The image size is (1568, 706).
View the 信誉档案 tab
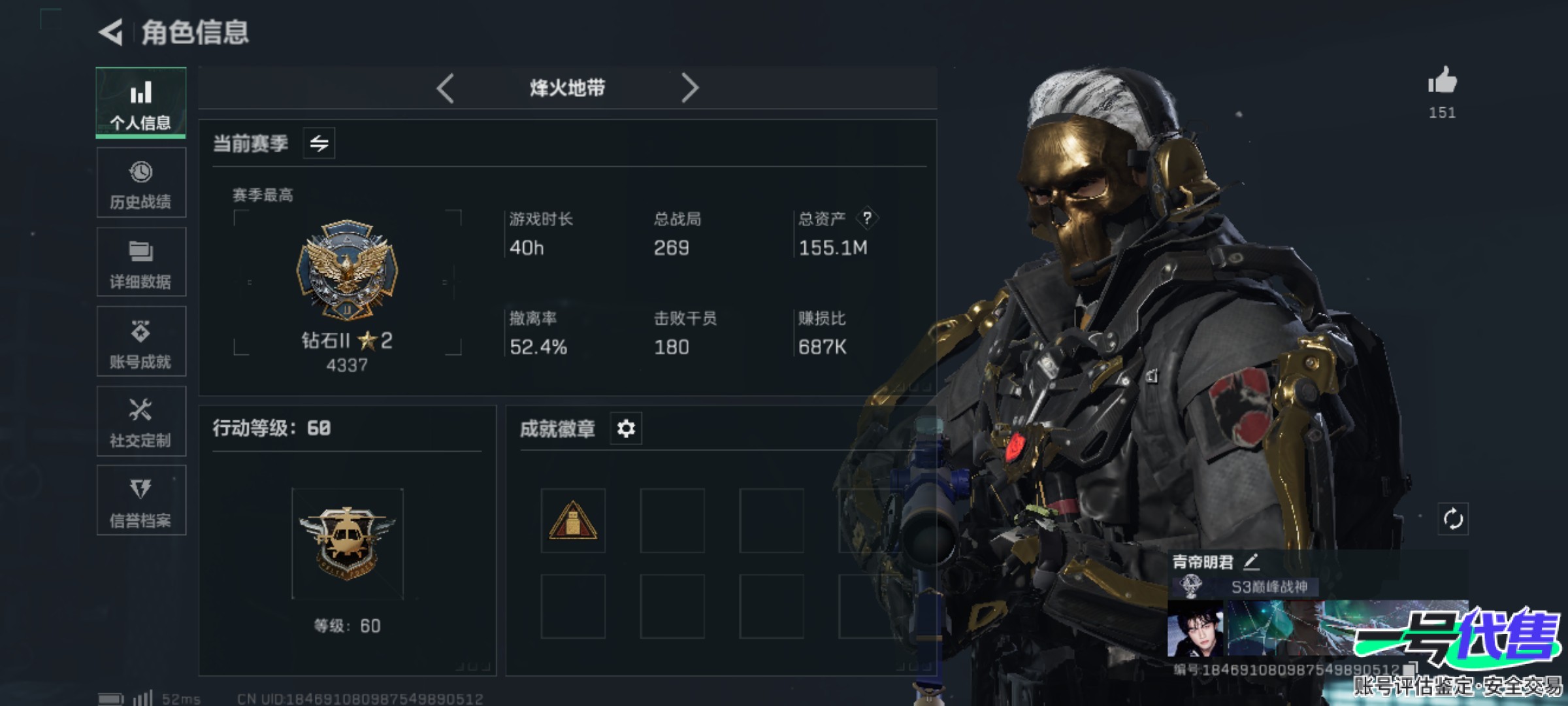(140, 501)
